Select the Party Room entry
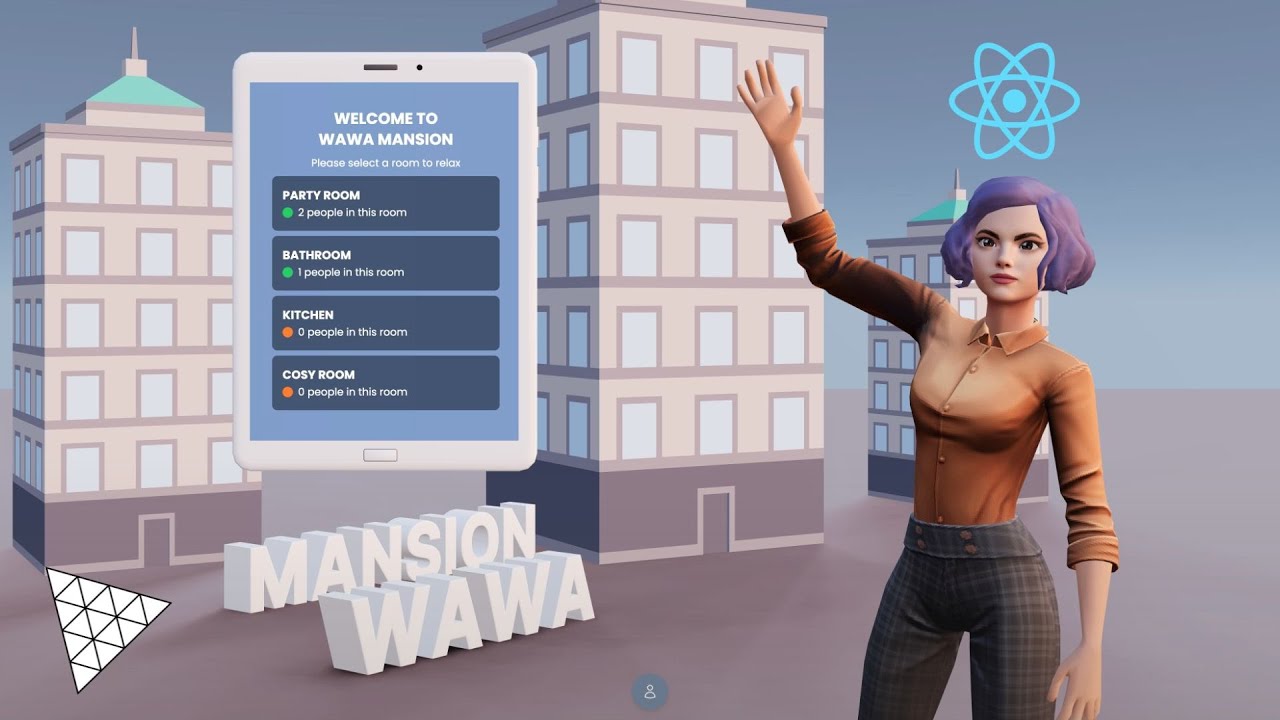 coord(385,203)
